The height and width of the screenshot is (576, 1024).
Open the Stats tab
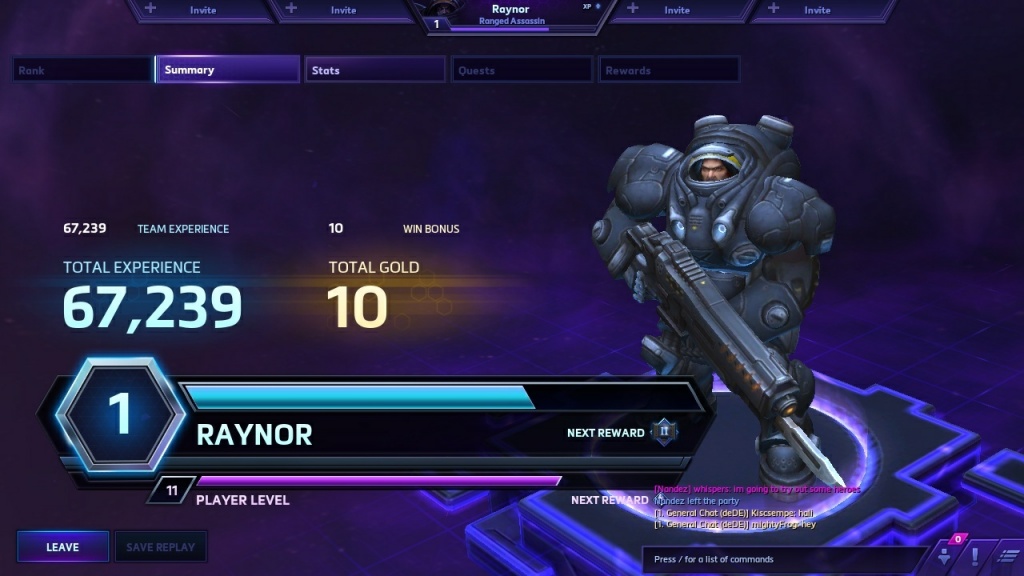pyautogui.click(x=375, y=70)
